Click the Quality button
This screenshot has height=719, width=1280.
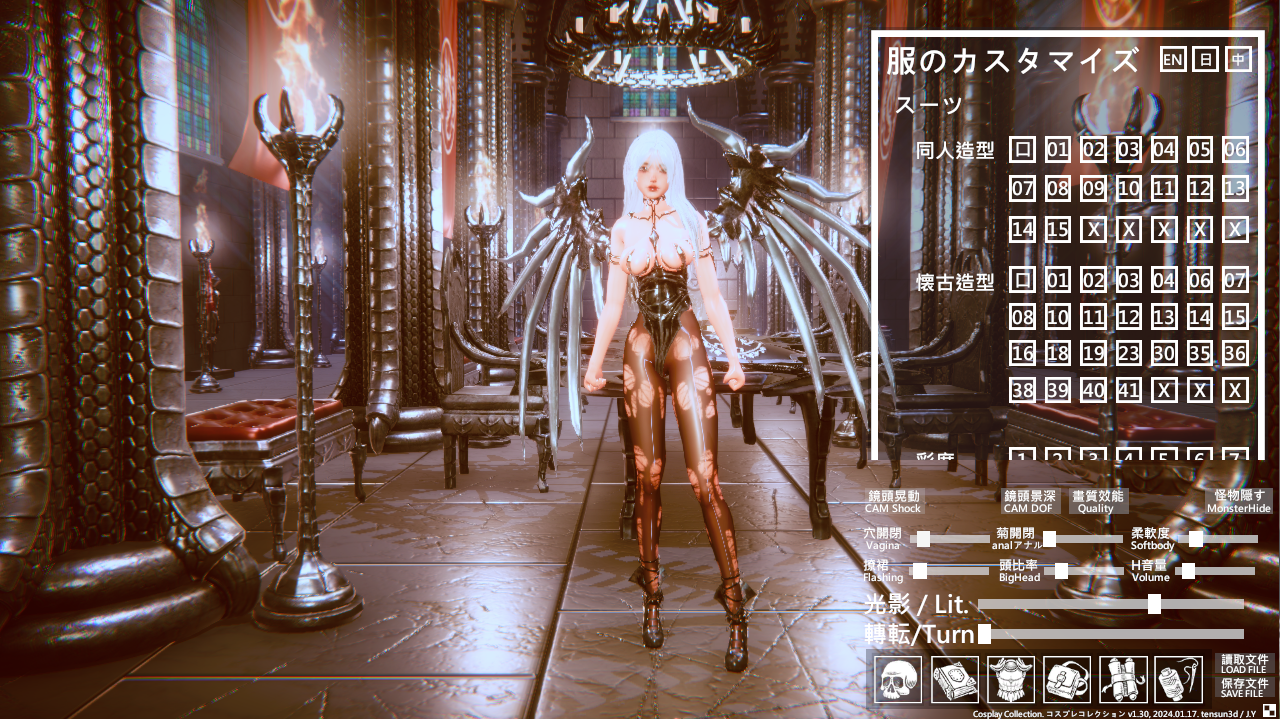pyautogui.click(x=1097, y=501)
